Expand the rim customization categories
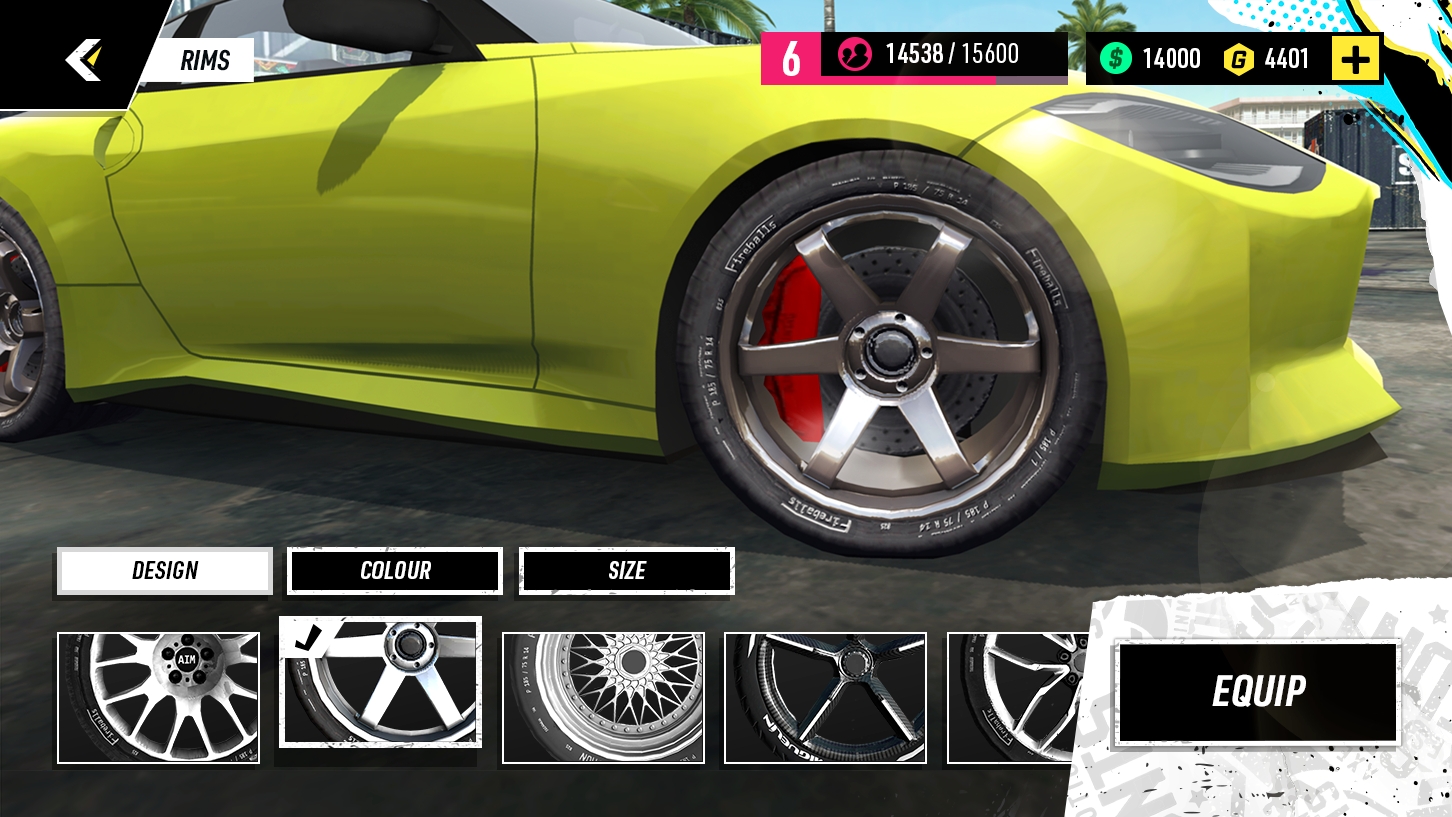The image size is (1452, 817). tap(164, 570)
